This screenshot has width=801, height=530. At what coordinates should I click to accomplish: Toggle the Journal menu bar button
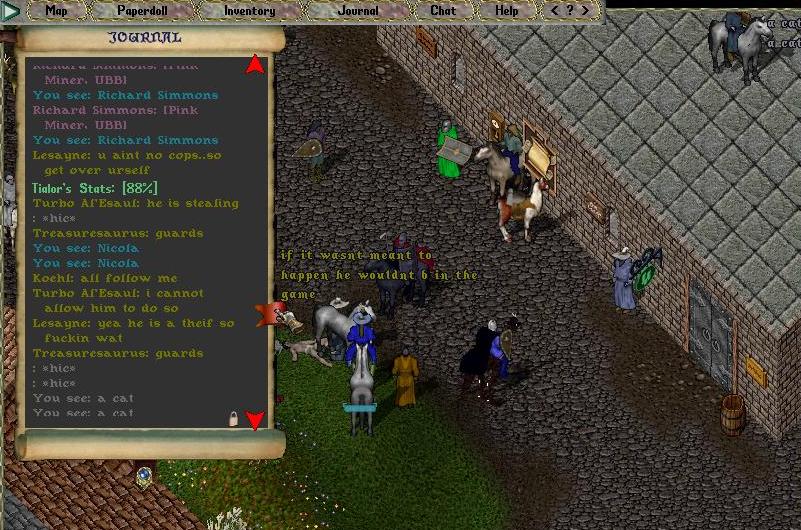(x=357, y=11)
